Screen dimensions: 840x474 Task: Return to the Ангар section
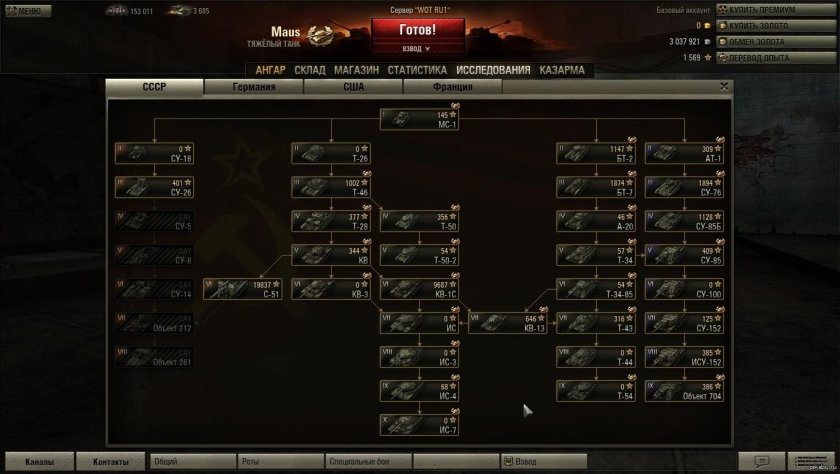[270, 70]
